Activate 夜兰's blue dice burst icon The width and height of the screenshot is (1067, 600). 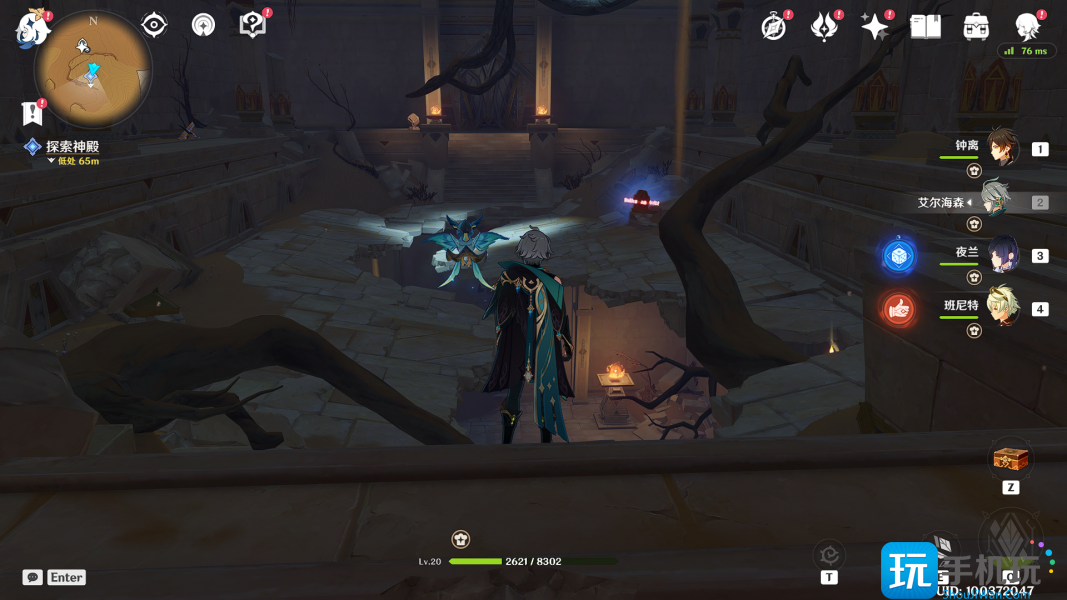point(898,255)
